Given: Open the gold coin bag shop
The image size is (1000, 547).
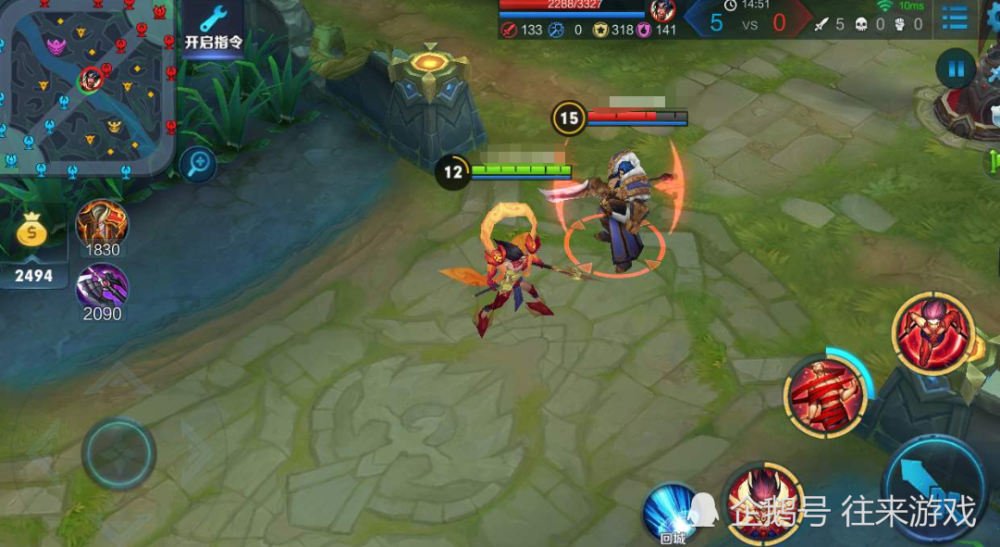Looking at the screenshot, I should click(x=33, y=233).
